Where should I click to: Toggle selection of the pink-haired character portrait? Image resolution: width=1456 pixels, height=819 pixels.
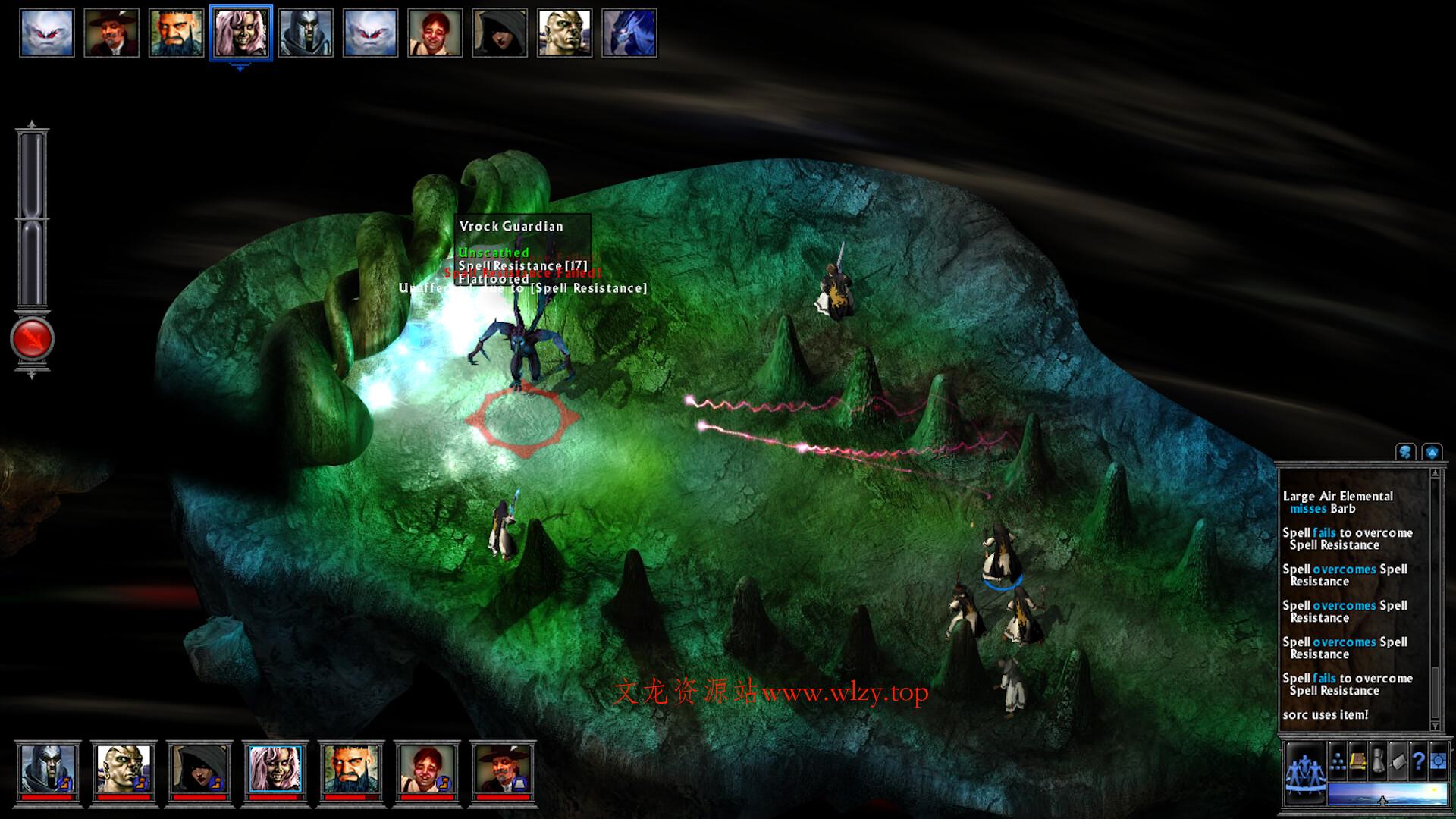pyautogui.click(x=242, y=32)
